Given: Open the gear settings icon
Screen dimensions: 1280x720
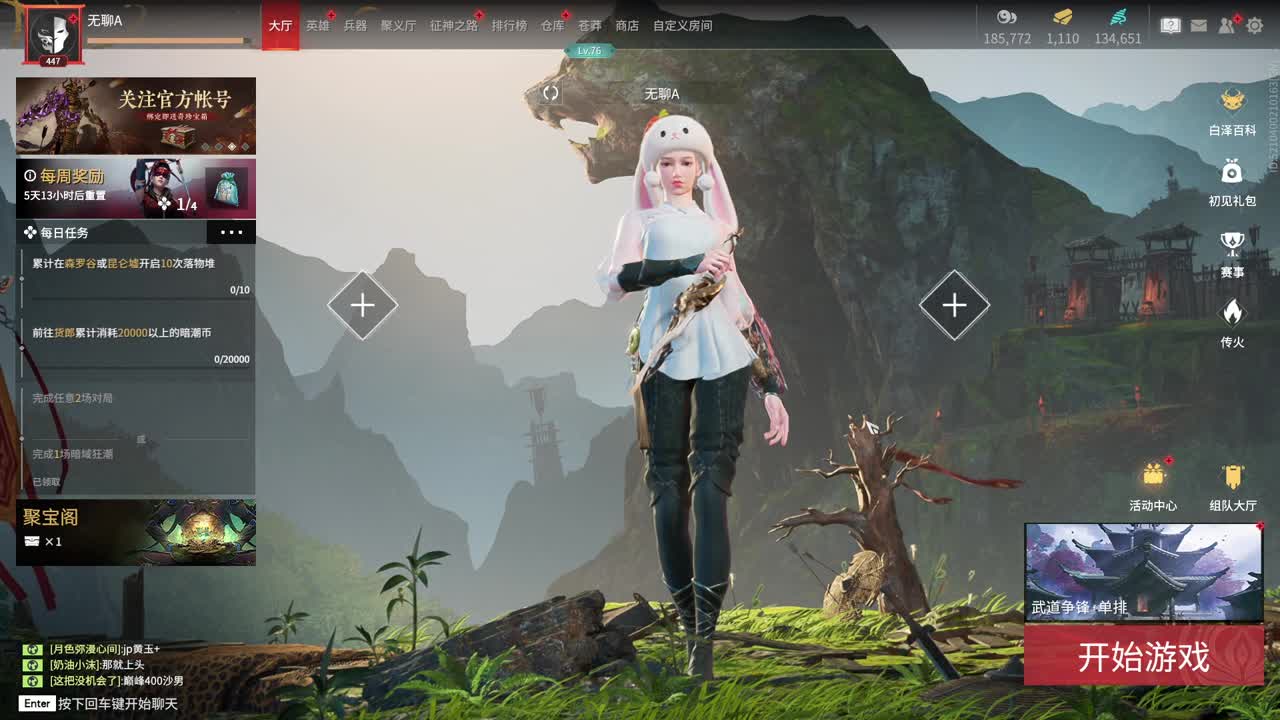Looking at the screenshot, I should tap(1254, 26).
